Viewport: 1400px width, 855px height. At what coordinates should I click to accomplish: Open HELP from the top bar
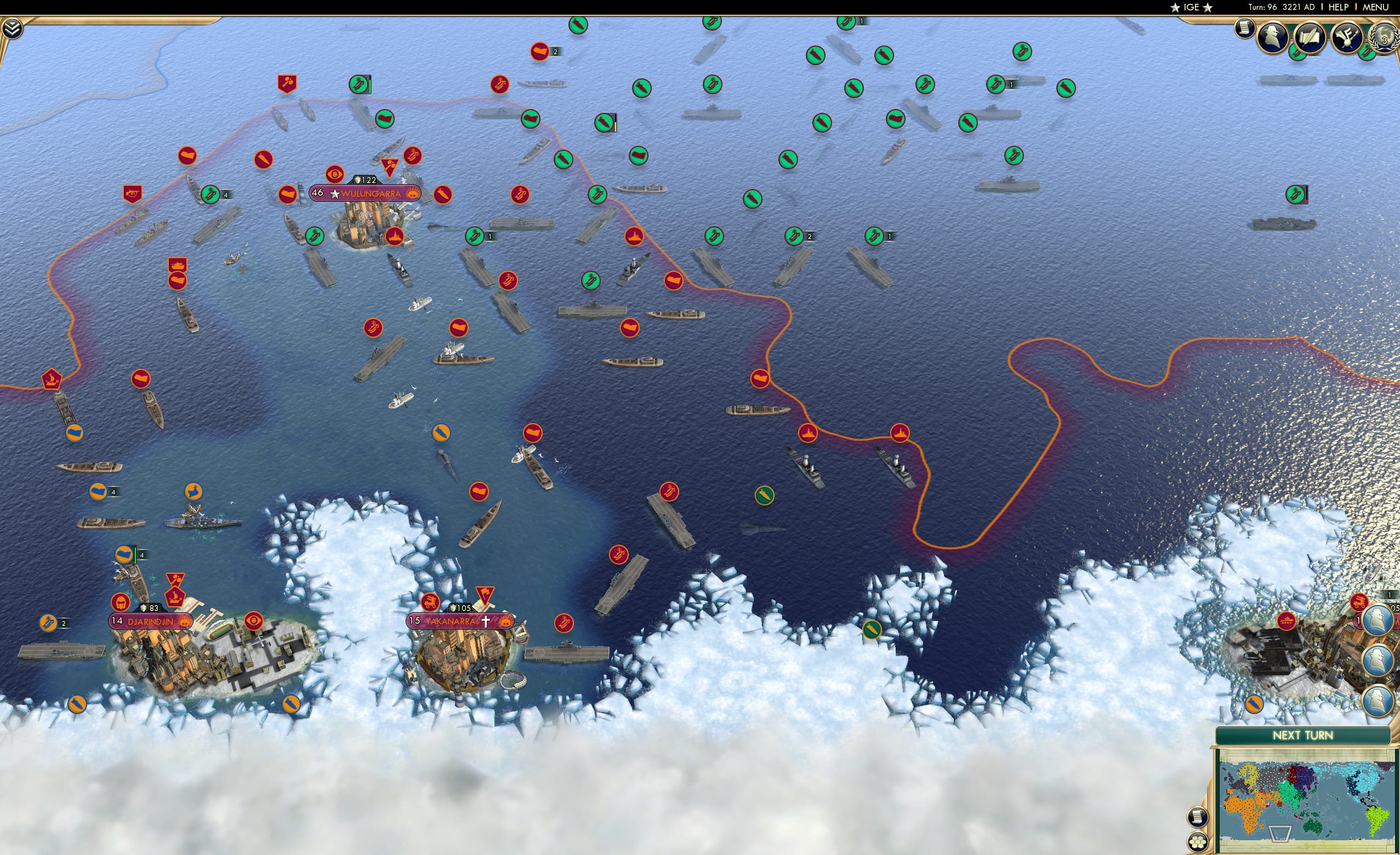1338,7
